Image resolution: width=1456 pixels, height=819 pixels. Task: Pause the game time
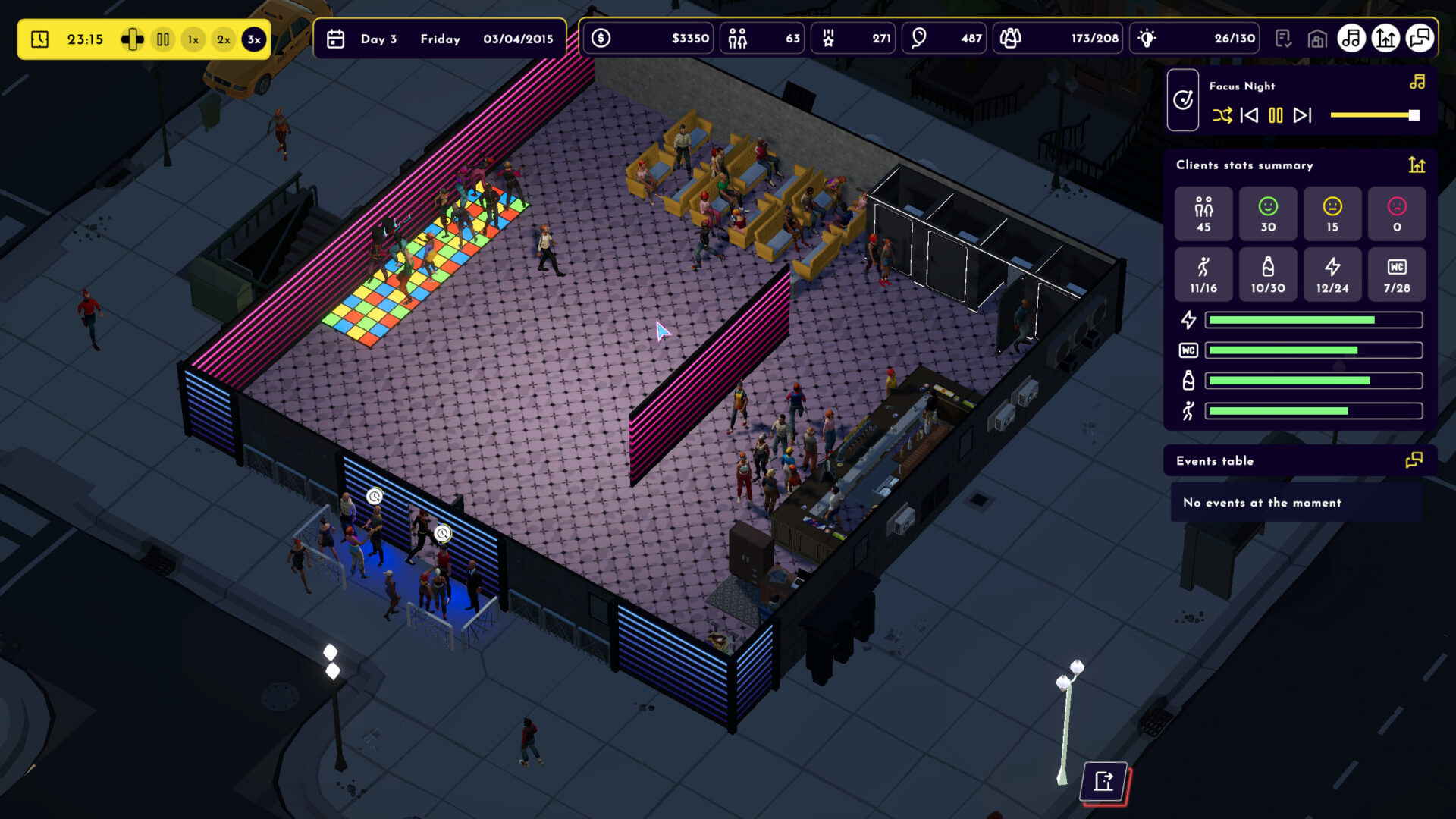[163, 39]
